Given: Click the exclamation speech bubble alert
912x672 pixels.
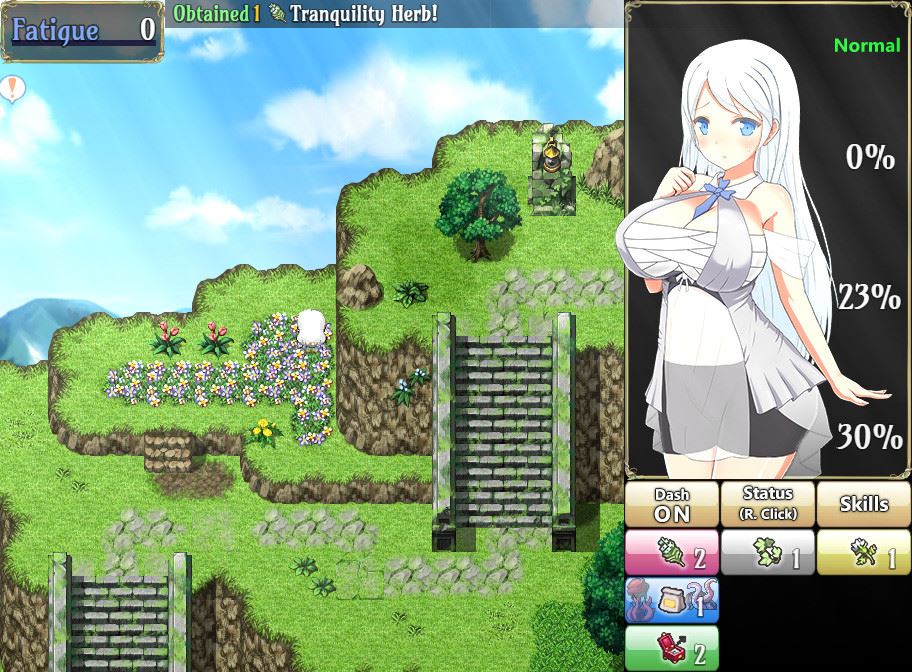Looking at the screenshot, I should [x=12, y=88].
